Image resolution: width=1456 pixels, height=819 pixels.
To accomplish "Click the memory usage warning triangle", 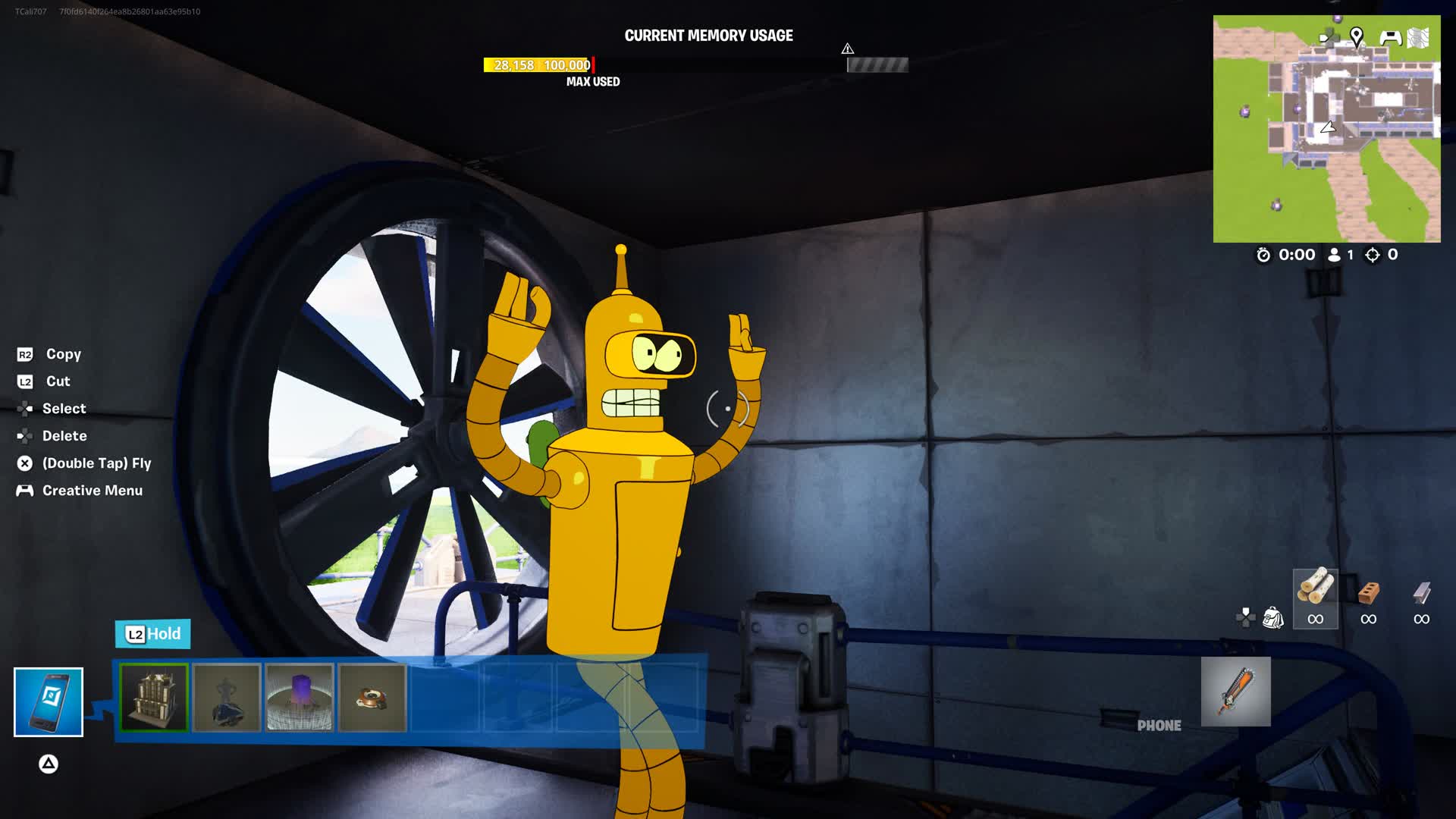I will click(x=848, y=49).
